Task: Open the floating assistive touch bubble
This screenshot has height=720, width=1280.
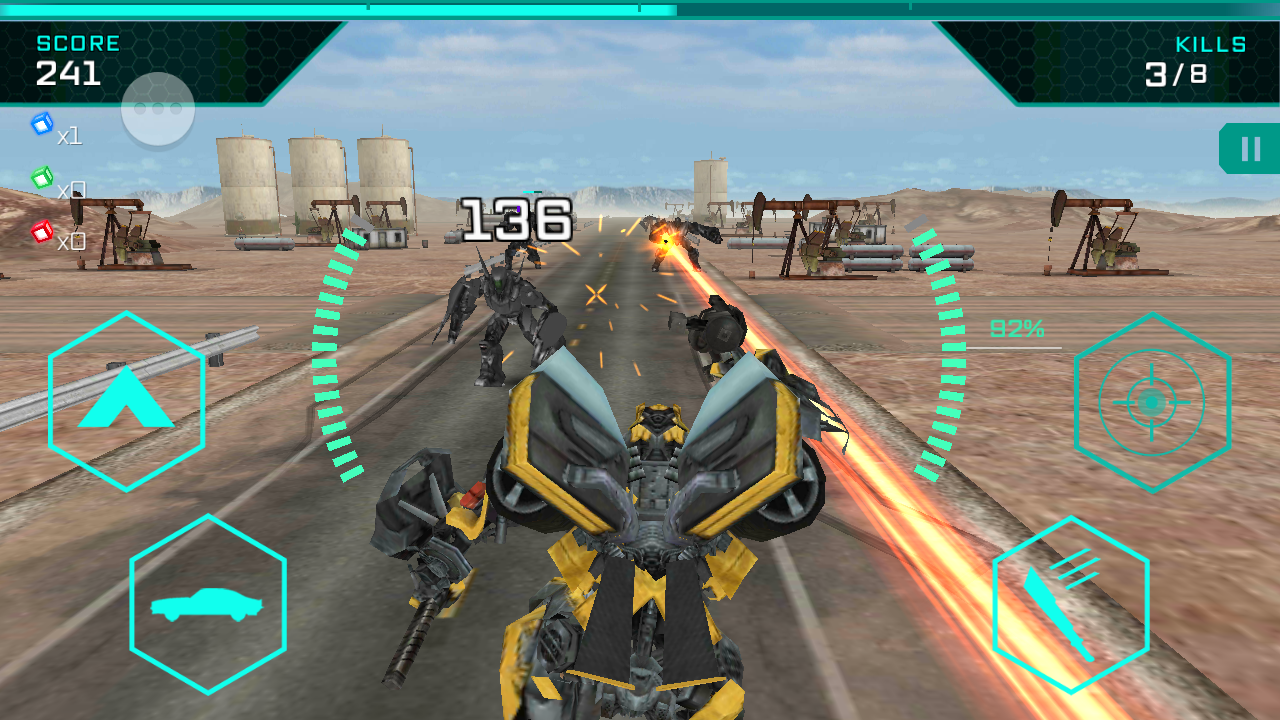Action: pyautogui.click(x=157, y=108)
